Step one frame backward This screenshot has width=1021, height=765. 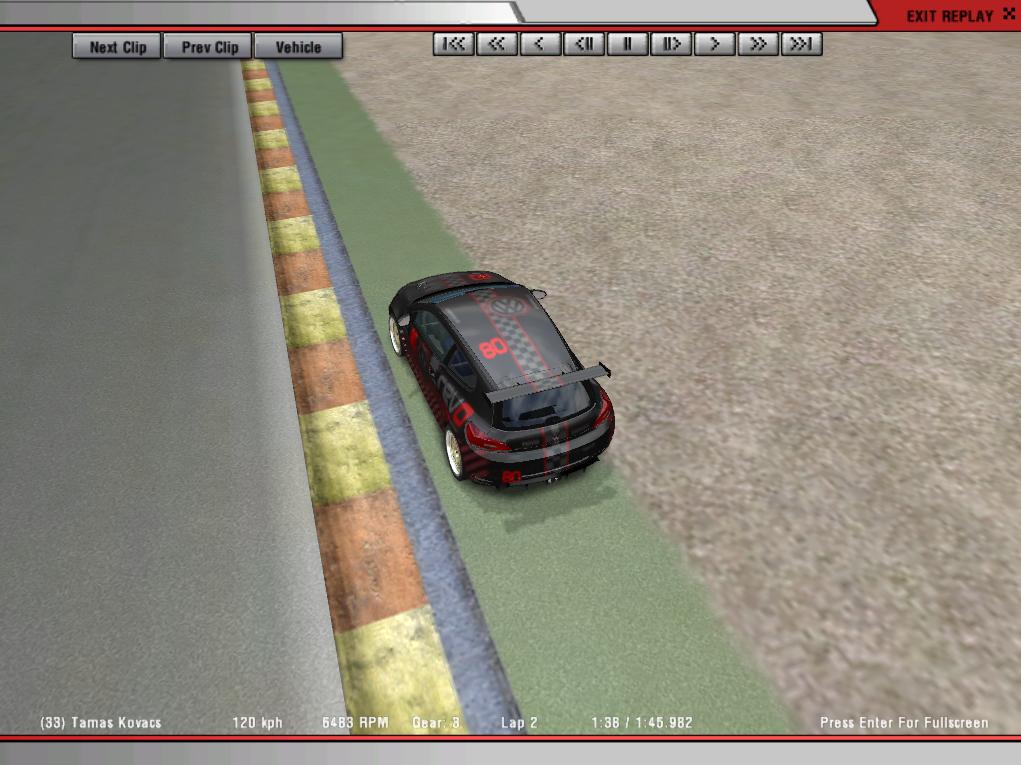click(x=583, y=44)
